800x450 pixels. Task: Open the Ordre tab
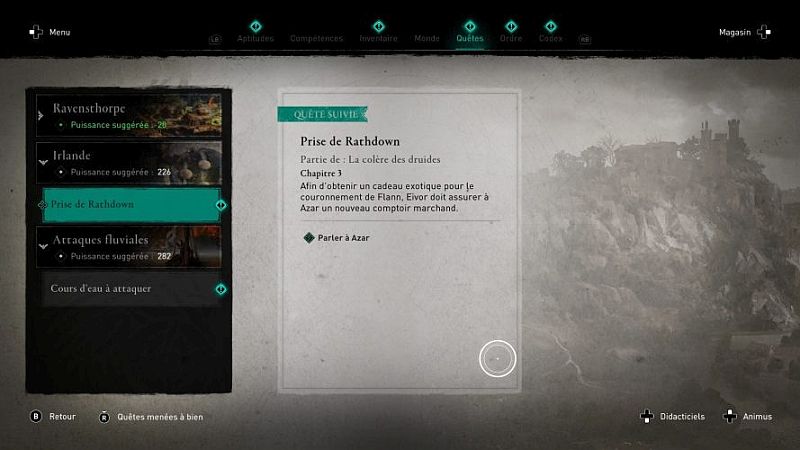(x=511, y=38)
